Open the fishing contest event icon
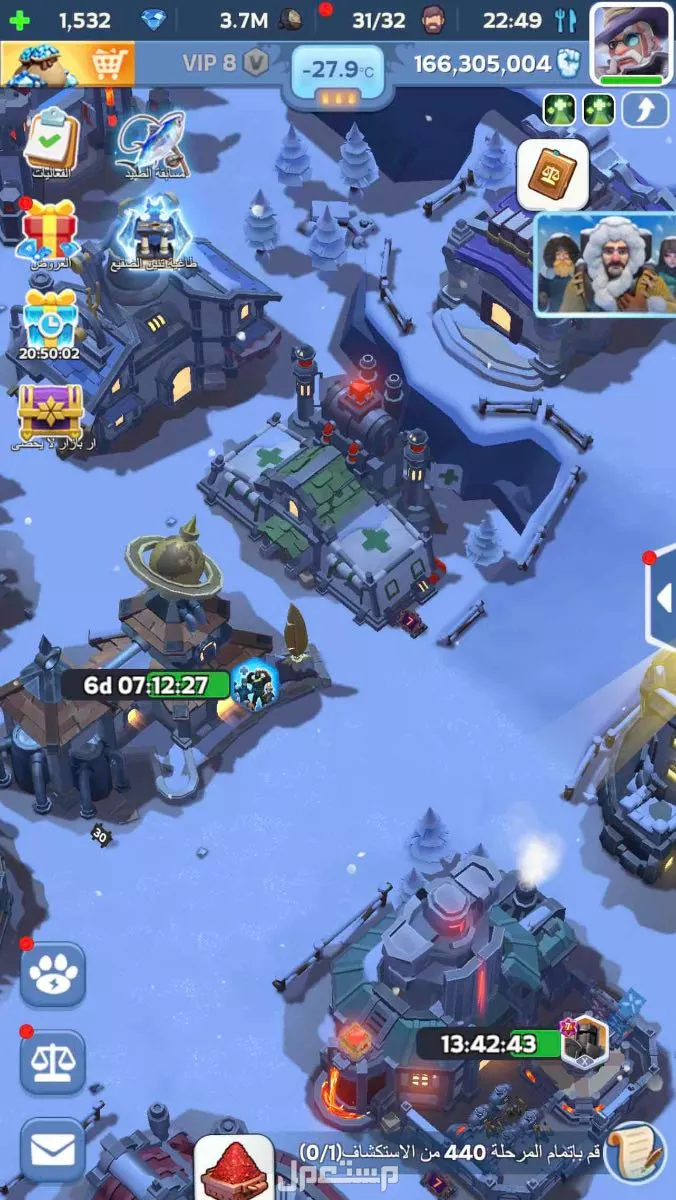 151,141
